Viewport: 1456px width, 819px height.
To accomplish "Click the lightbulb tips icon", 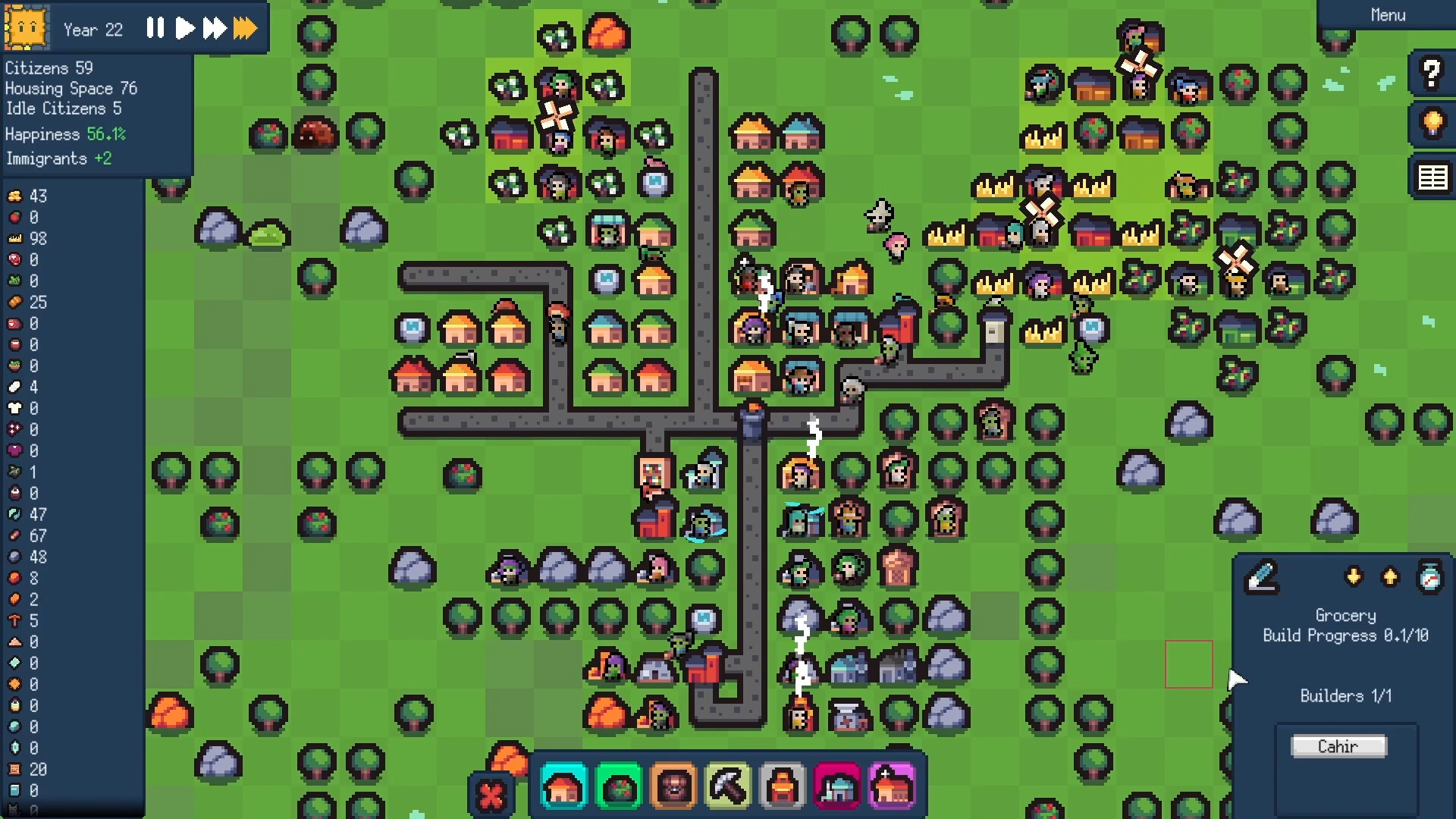I will point(1432,125).
